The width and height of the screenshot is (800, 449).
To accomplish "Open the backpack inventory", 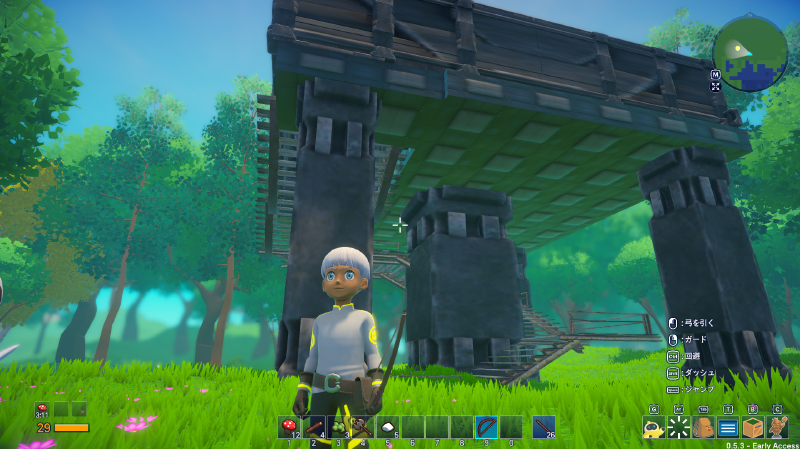I will click(703, 429).
